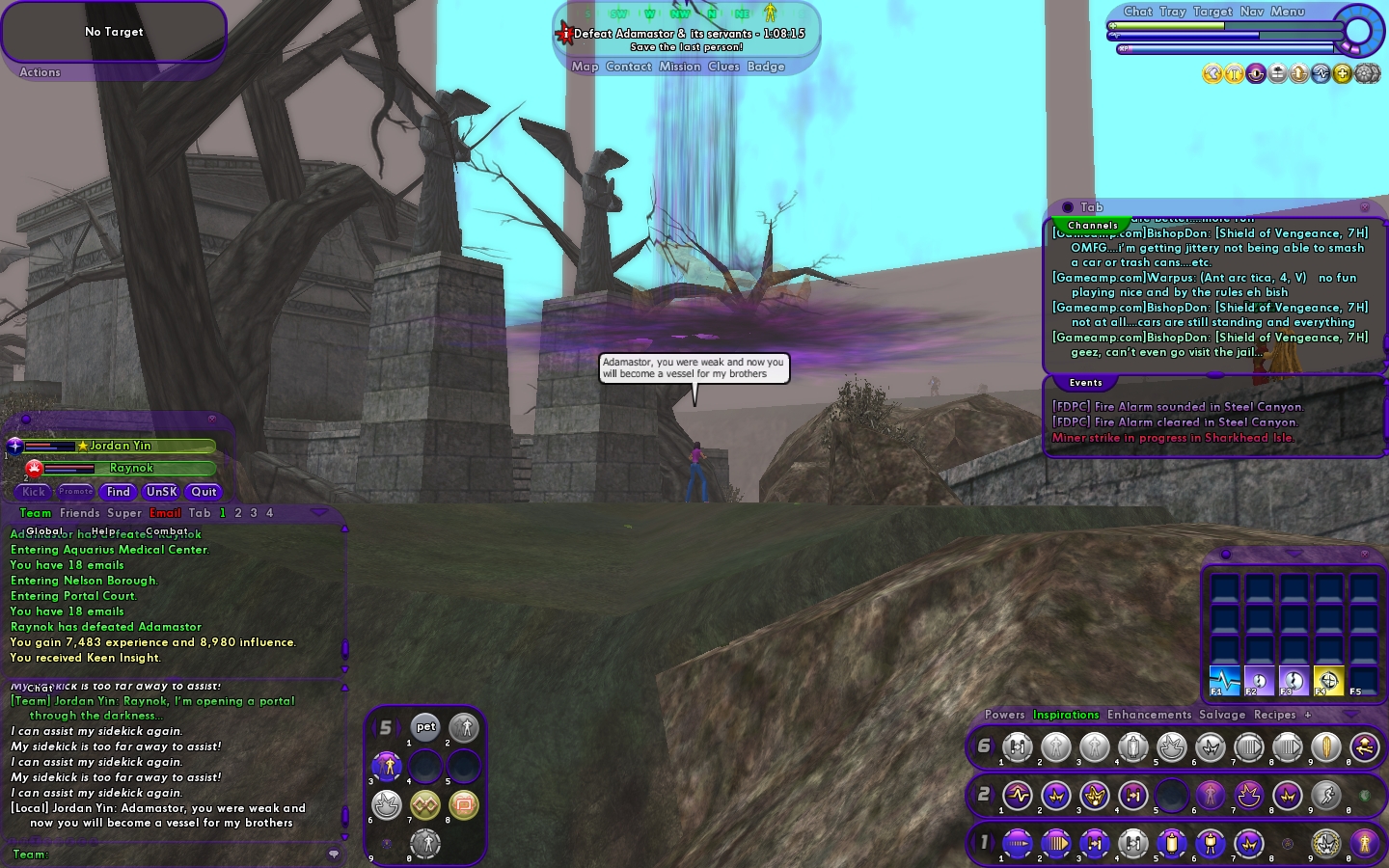Screen dimensions: 1389x868
Task: Click the Find team member button
Action: click(119, 492)
